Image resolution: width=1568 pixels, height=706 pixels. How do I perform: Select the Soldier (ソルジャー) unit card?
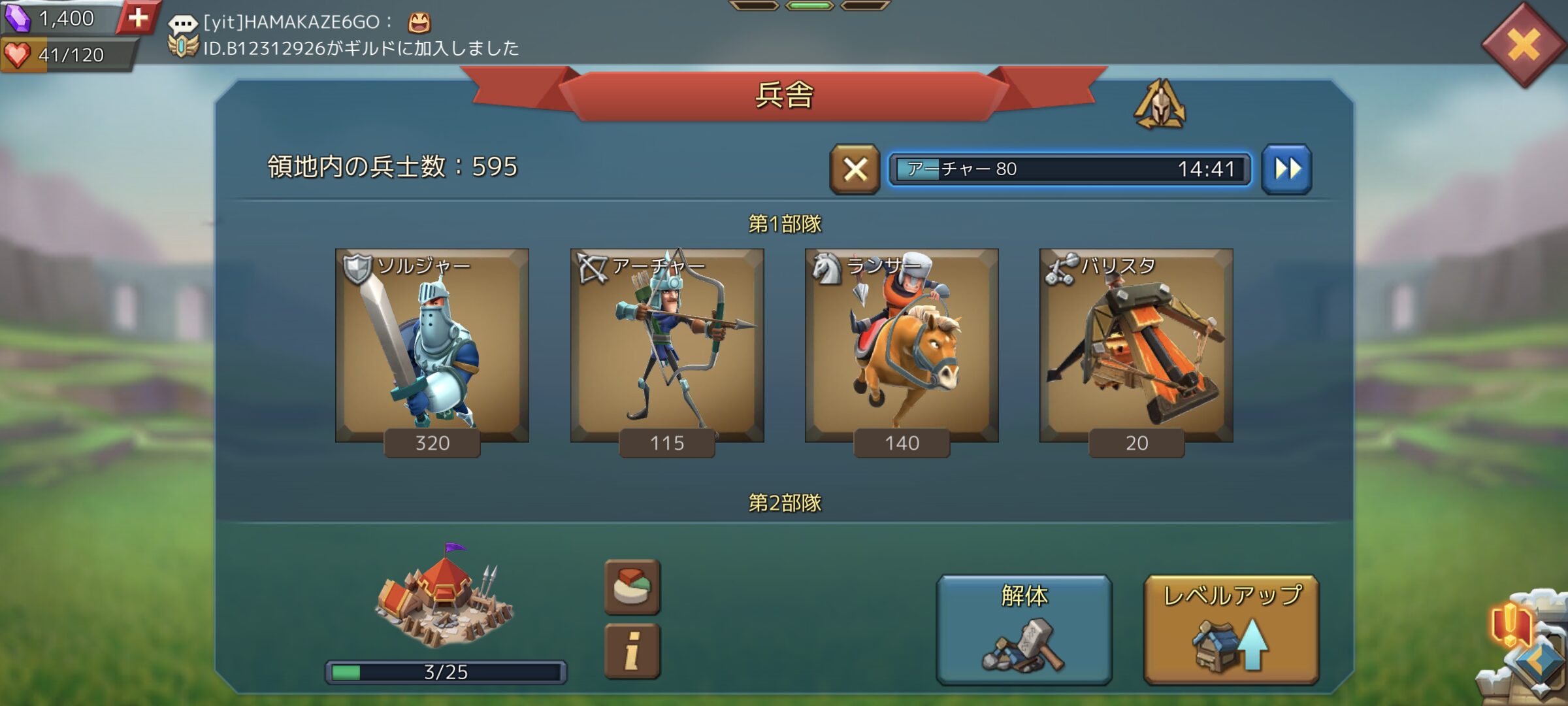(x=432, y=346)
